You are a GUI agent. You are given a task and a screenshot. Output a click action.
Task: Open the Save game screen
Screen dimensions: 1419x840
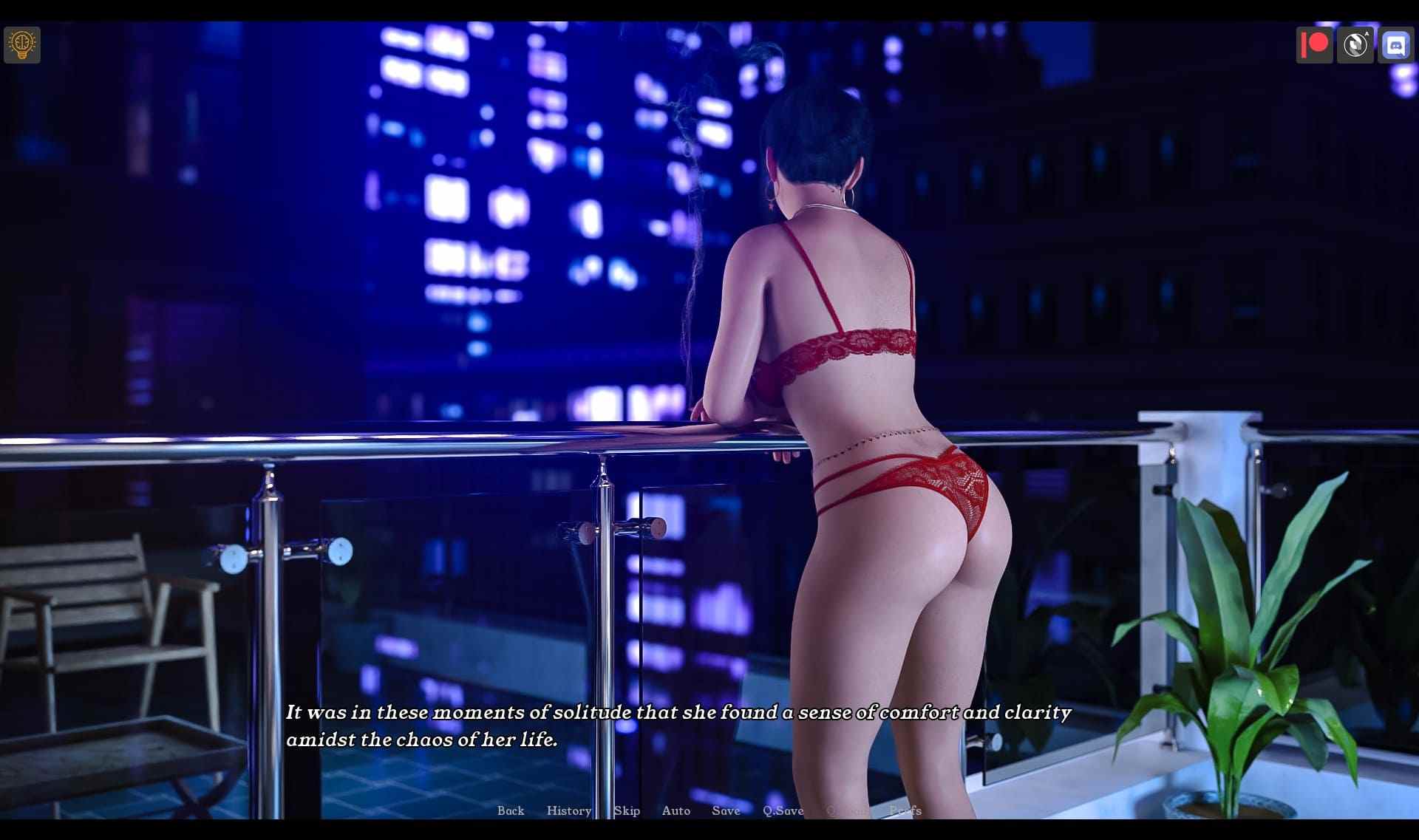(725, 810)
